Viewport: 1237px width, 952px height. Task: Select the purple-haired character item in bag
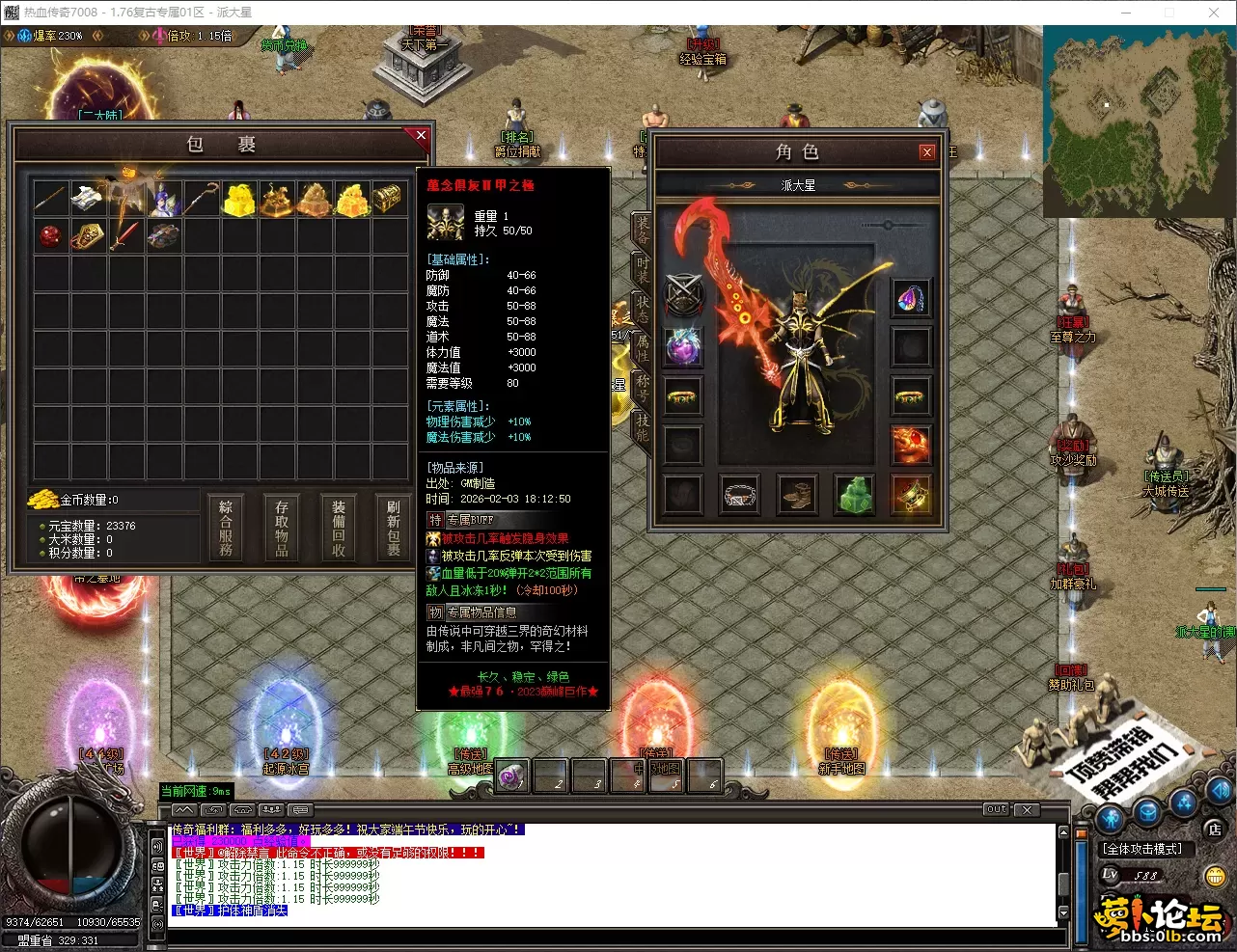164,199
